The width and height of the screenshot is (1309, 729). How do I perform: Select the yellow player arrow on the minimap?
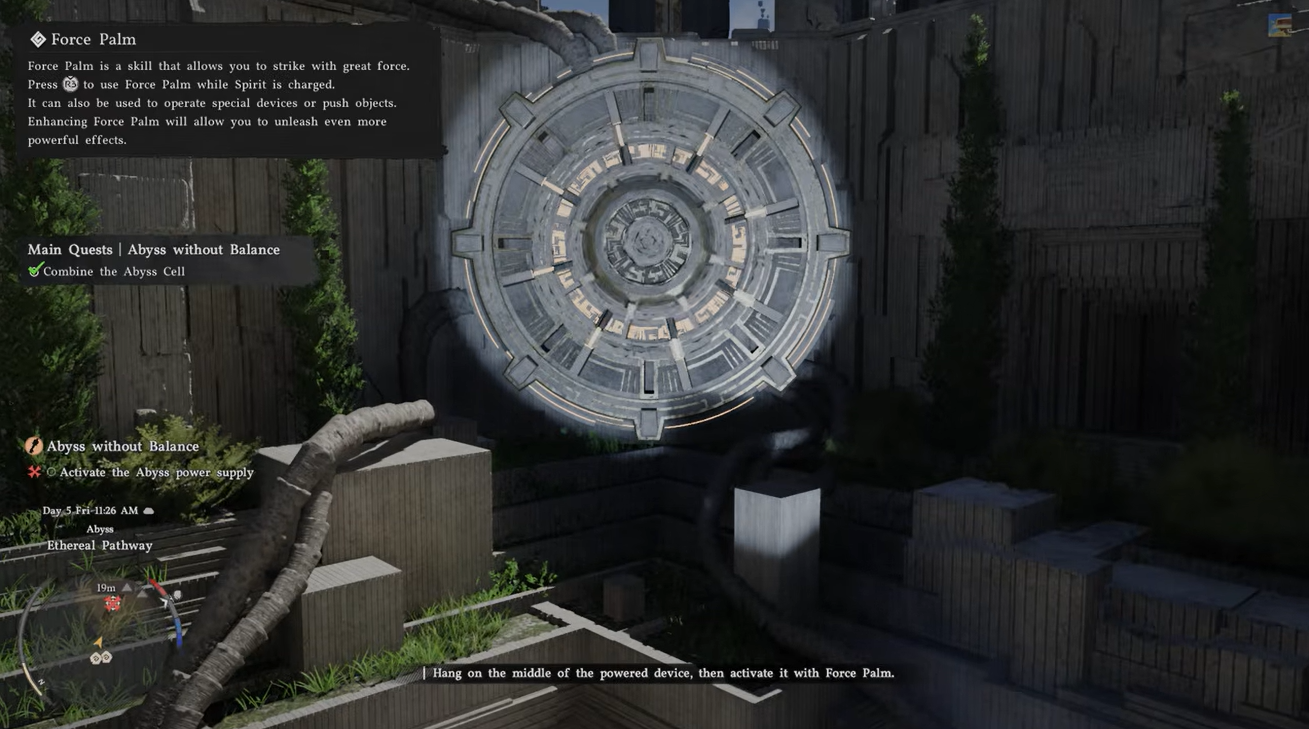(99, 642)
